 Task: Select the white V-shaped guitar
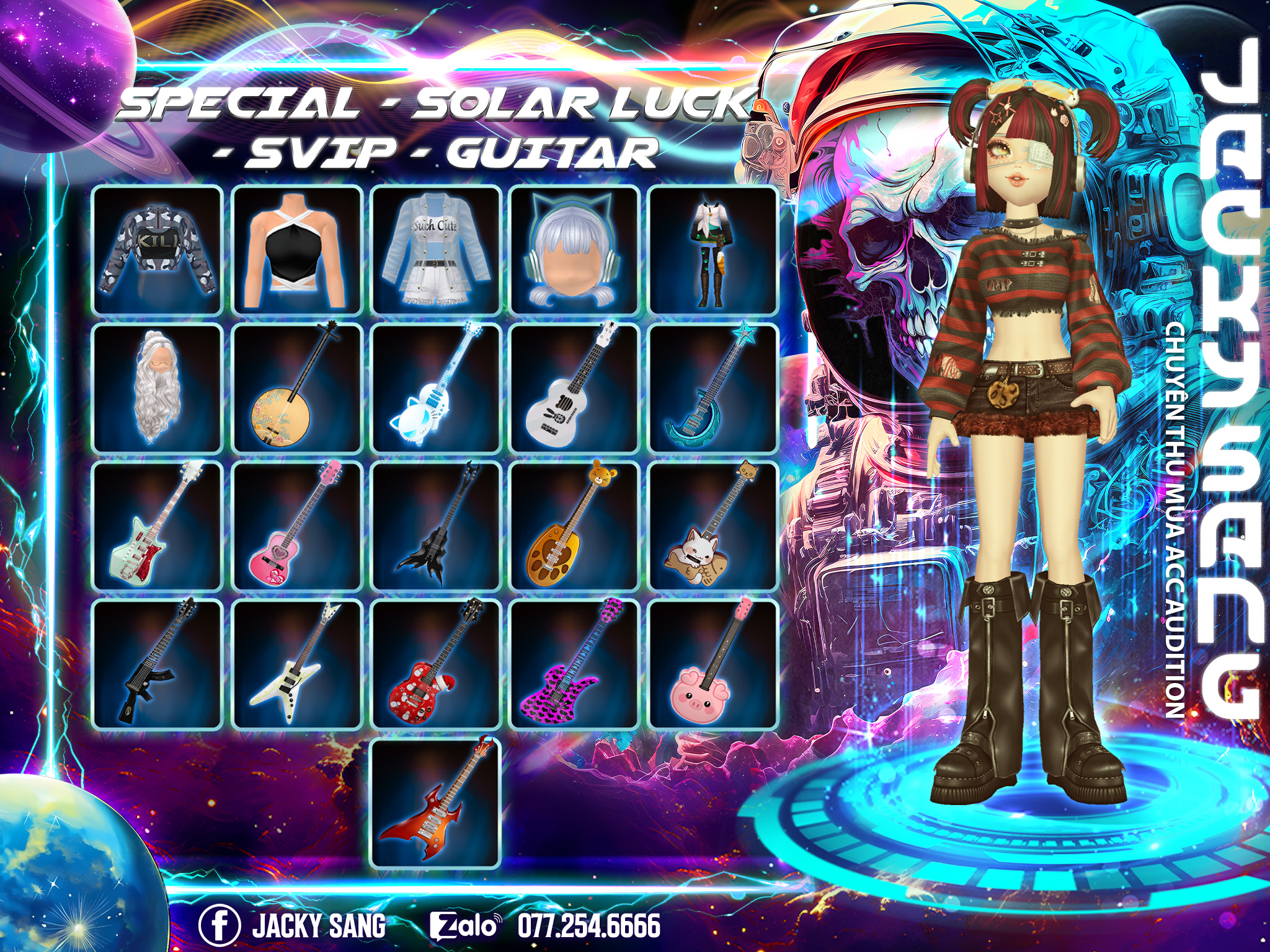tap(296, 665)
